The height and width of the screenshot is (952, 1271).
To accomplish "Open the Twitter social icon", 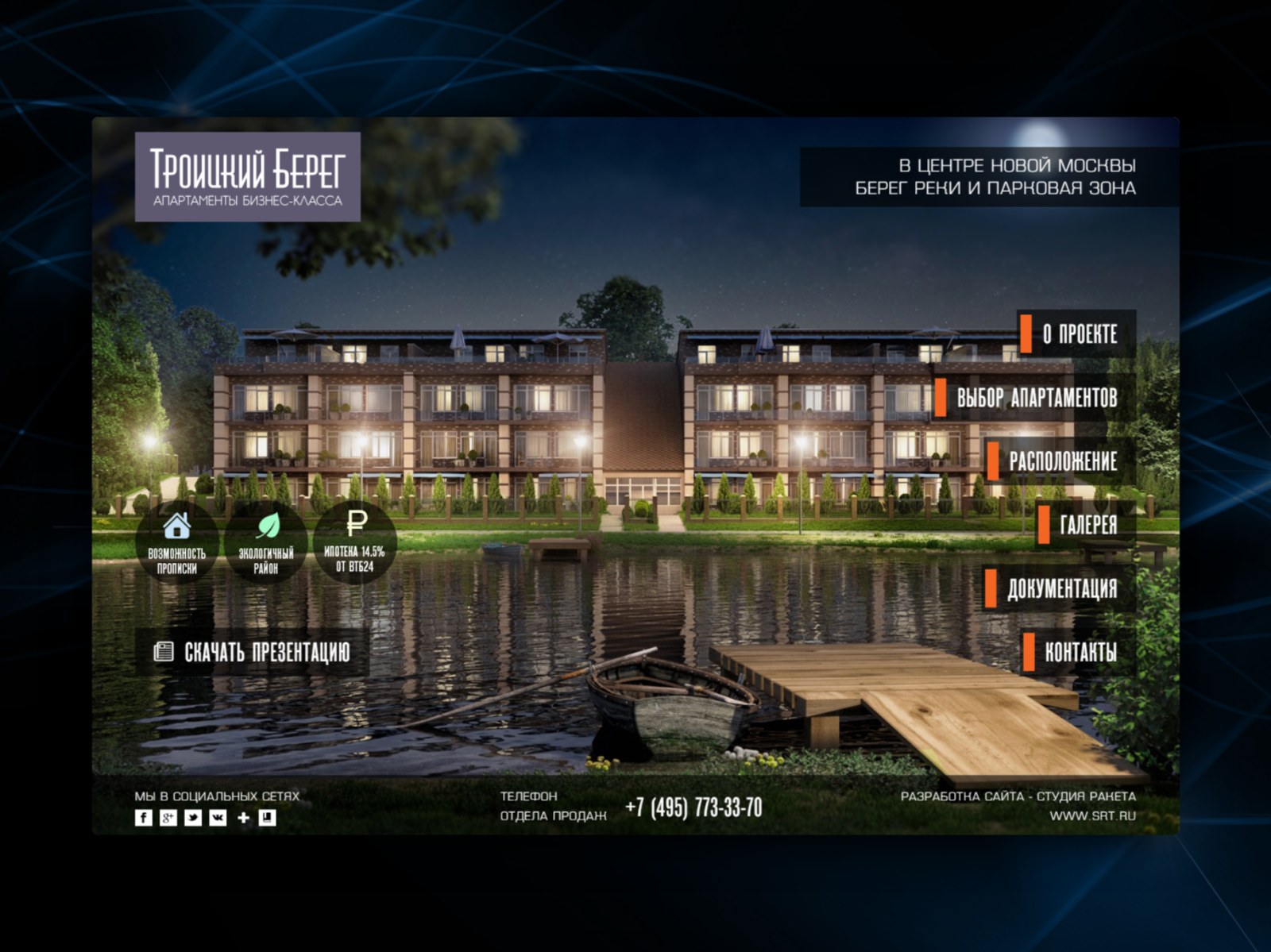I will click(193, 818).
